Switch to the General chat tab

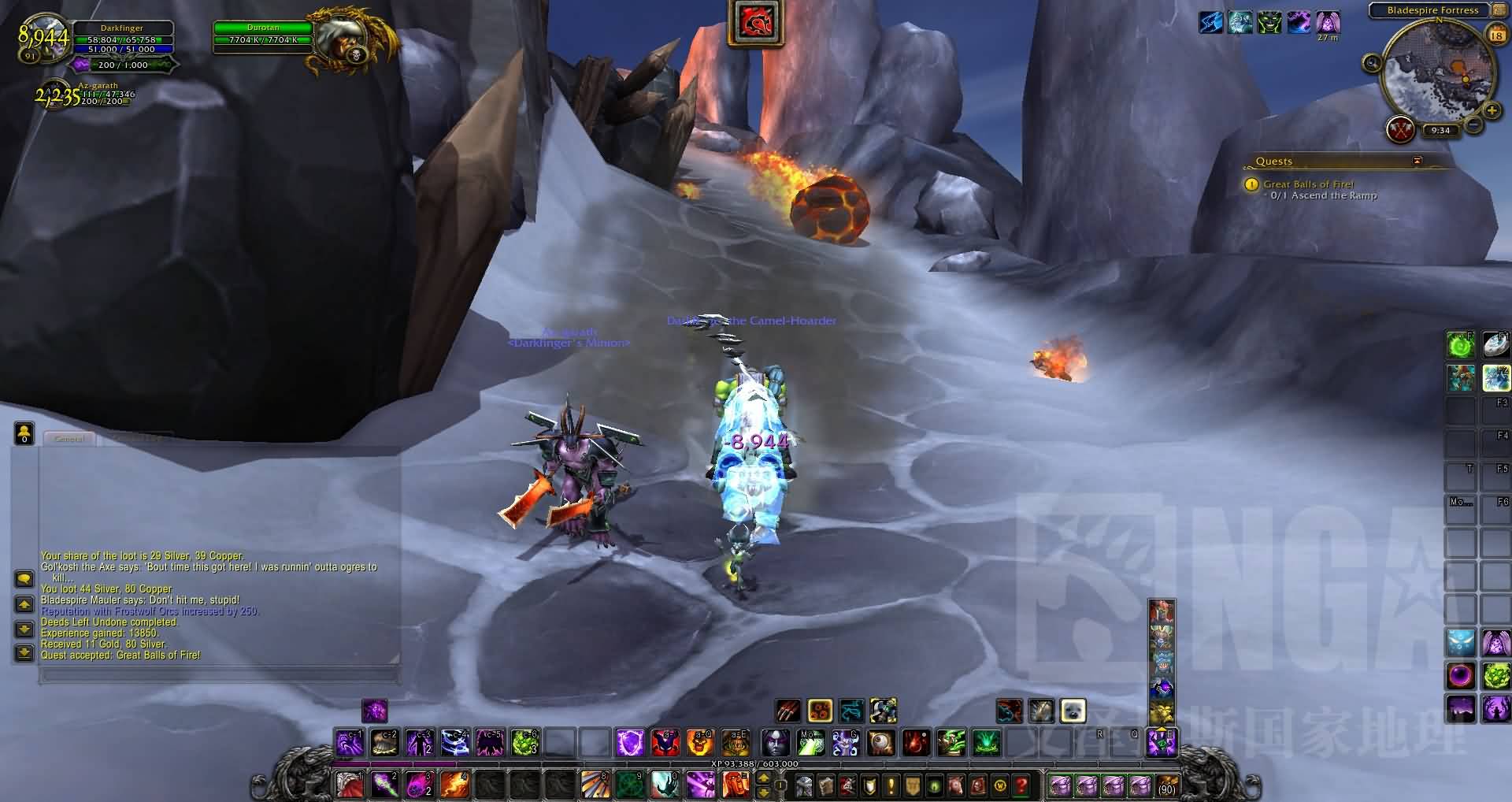[69, 439]
